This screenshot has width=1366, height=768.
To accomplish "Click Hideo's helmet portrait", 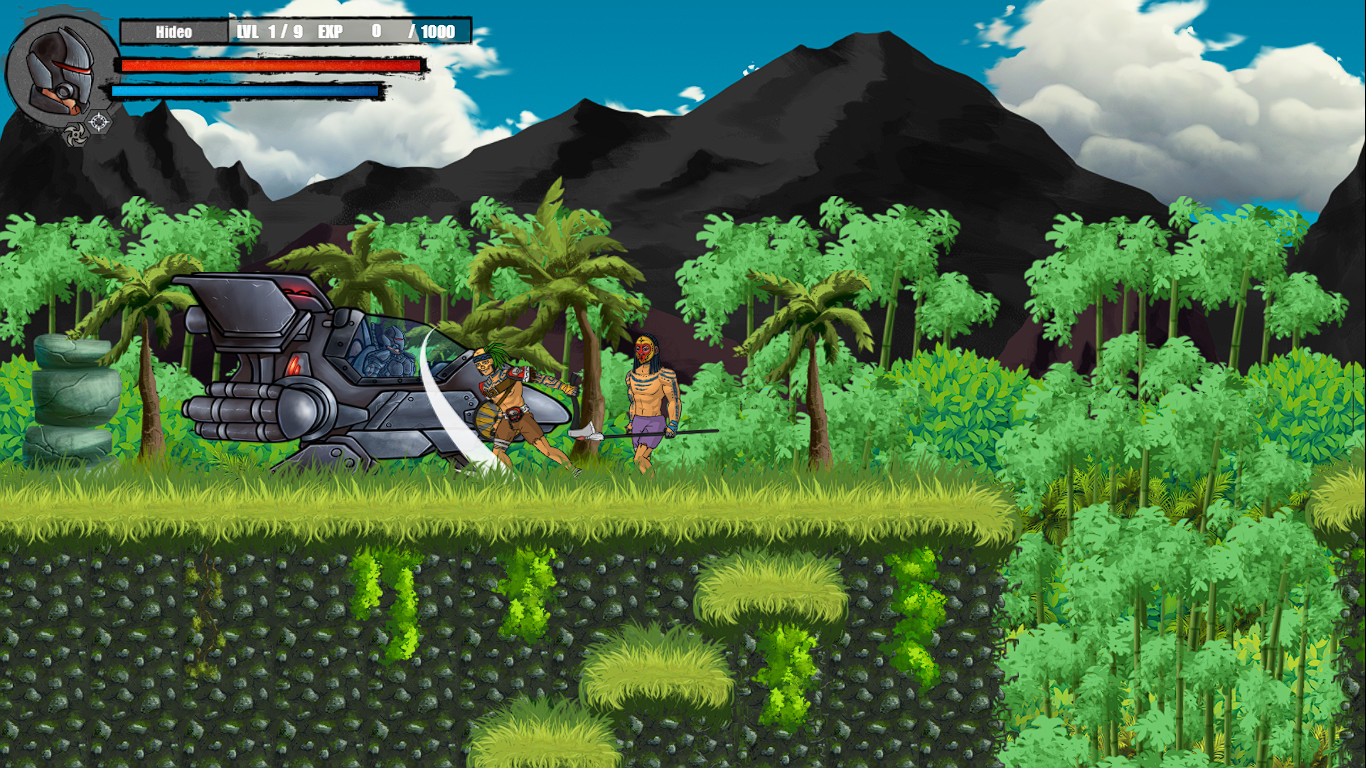I will pos(58,72).
